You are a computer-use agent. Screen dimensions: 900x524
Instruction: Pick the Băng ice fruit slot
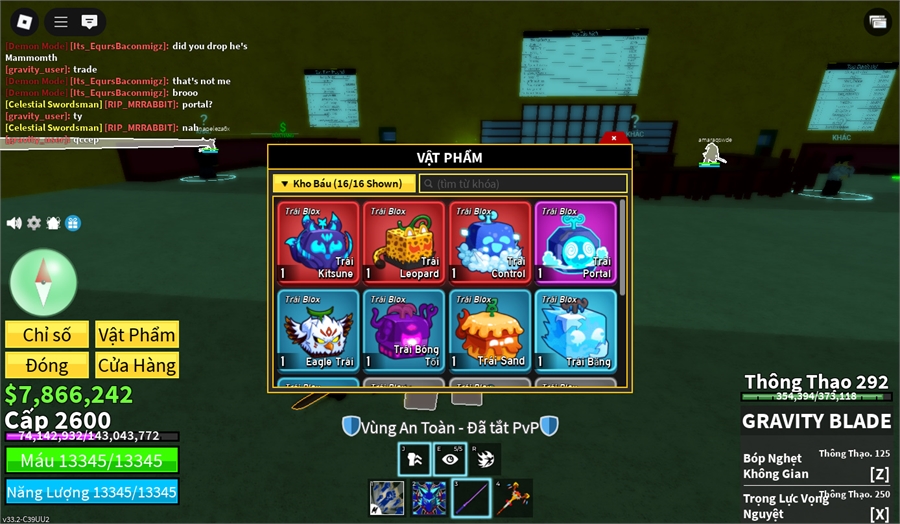tap(576, 330)
